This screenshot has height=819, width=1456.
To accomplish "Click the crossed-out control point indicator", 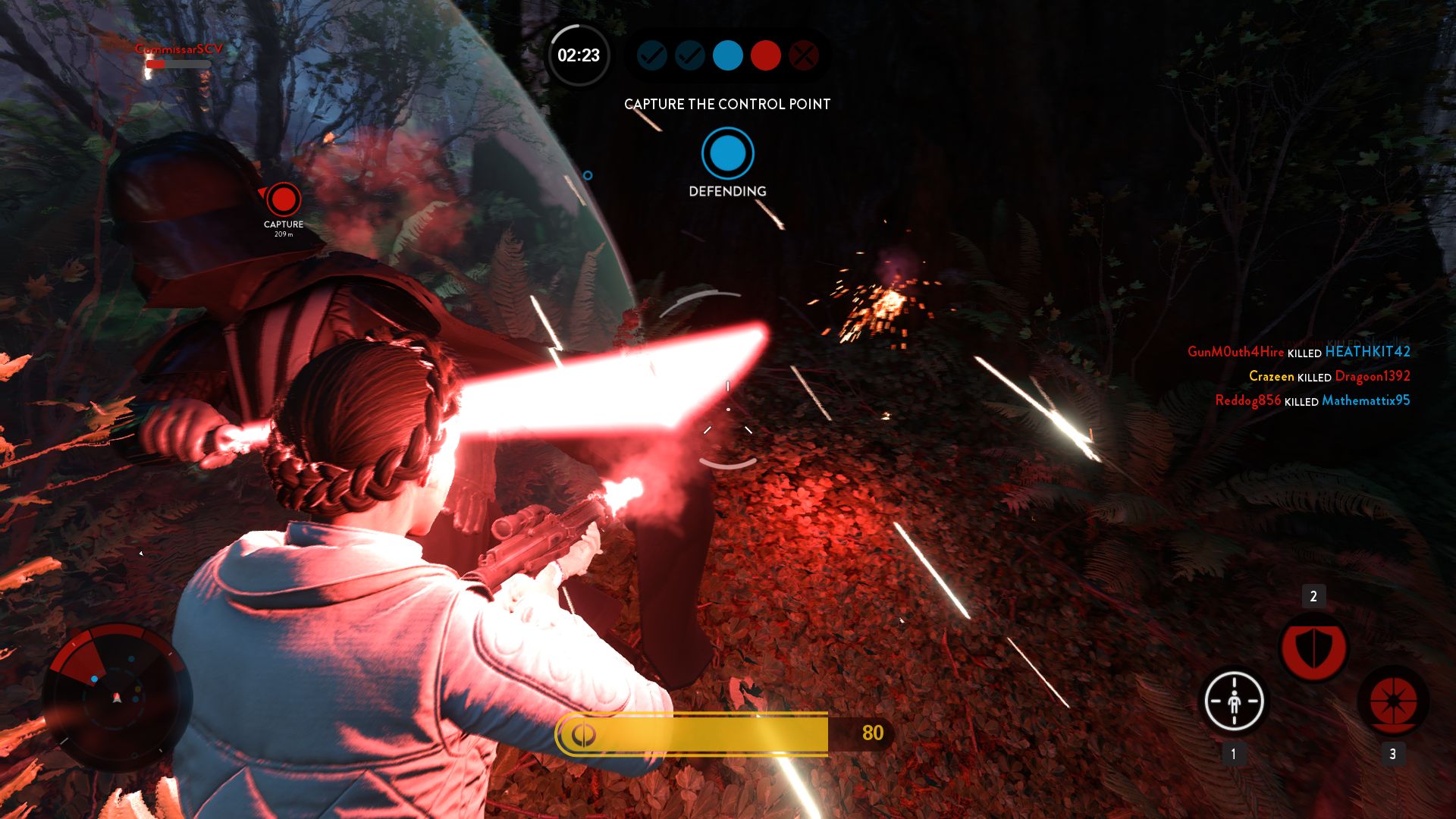I will 803,55.
